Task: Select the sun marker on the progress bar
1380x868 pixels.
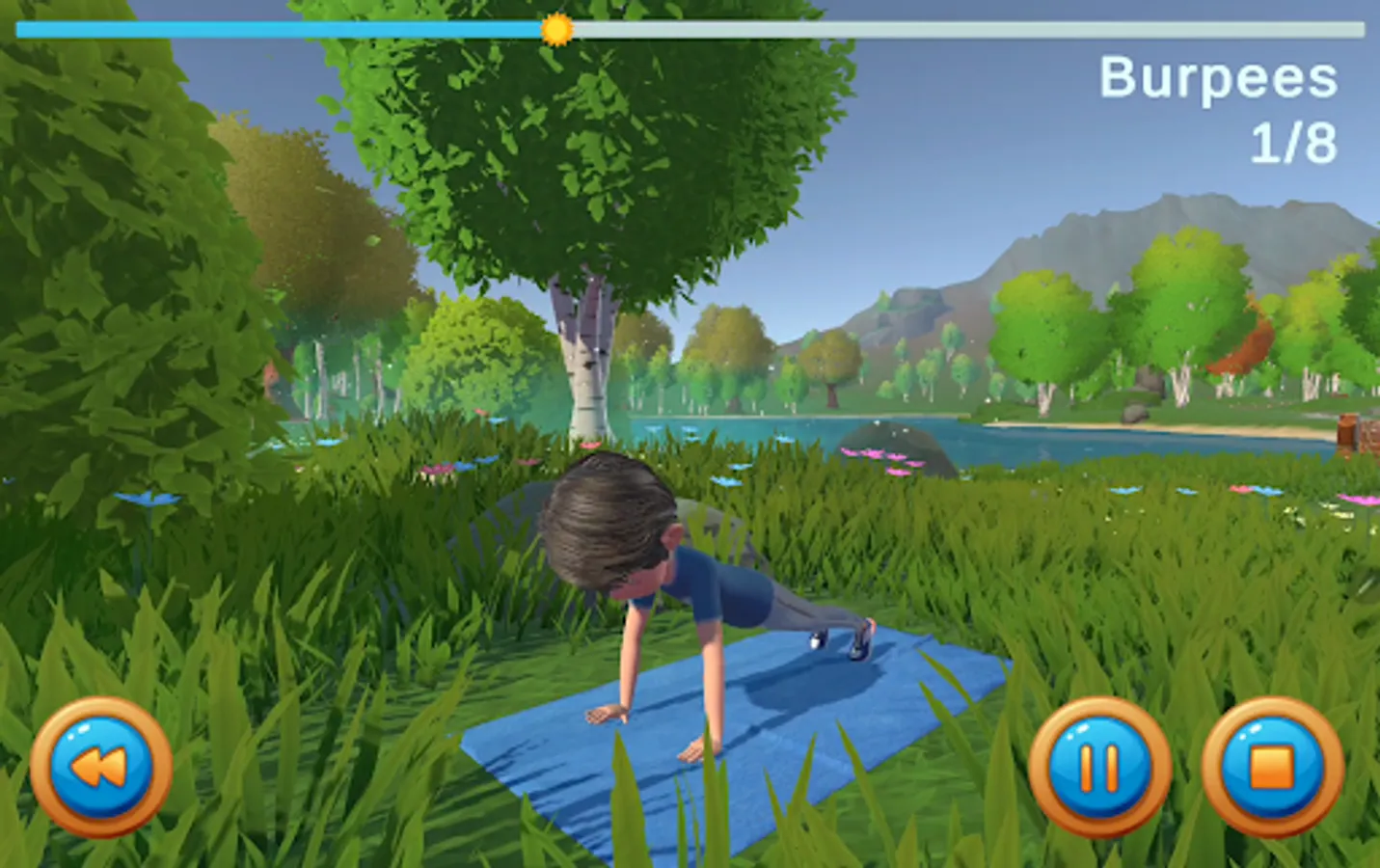Action: (x=557, y=30)
